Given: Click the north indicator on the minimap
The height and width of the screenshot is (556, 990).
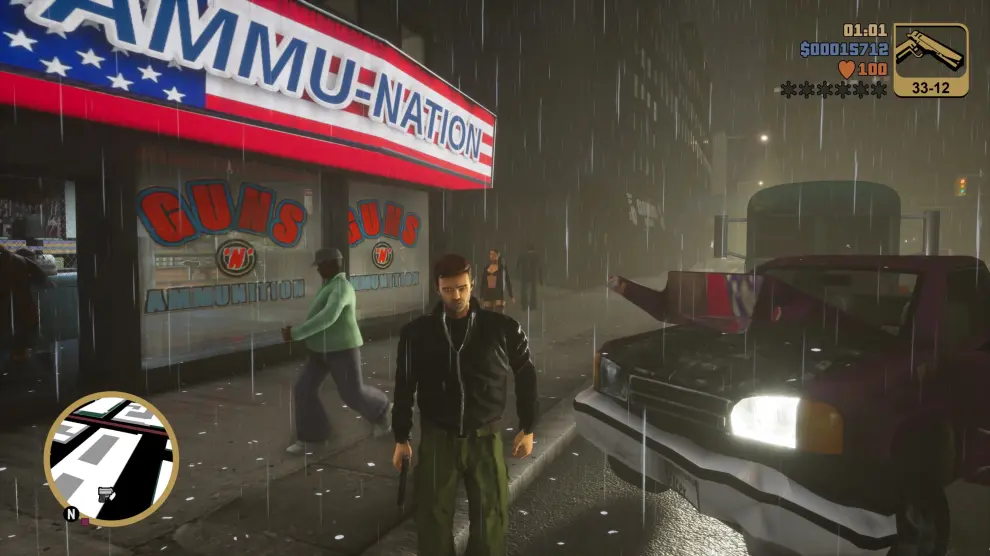Looking at the screenshot, I should (70, 514).
